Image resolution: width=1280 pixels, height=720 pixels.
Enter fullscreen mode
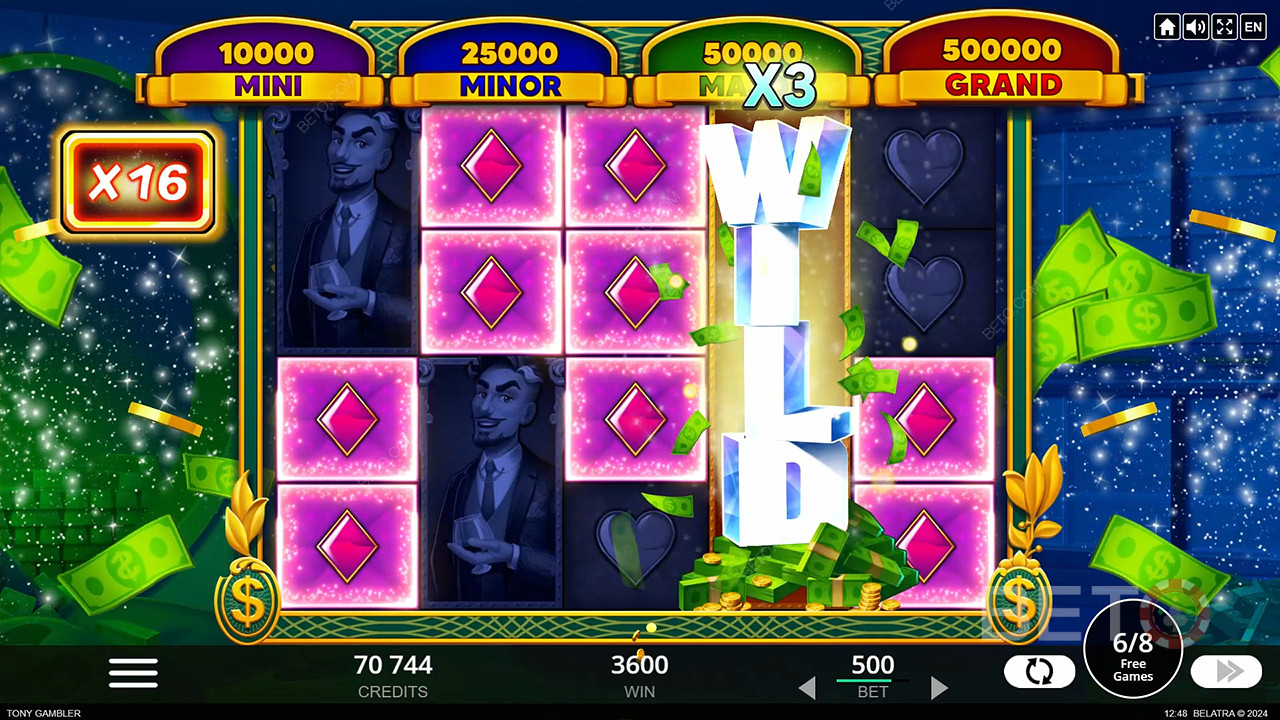click(x=1224, y=27)
